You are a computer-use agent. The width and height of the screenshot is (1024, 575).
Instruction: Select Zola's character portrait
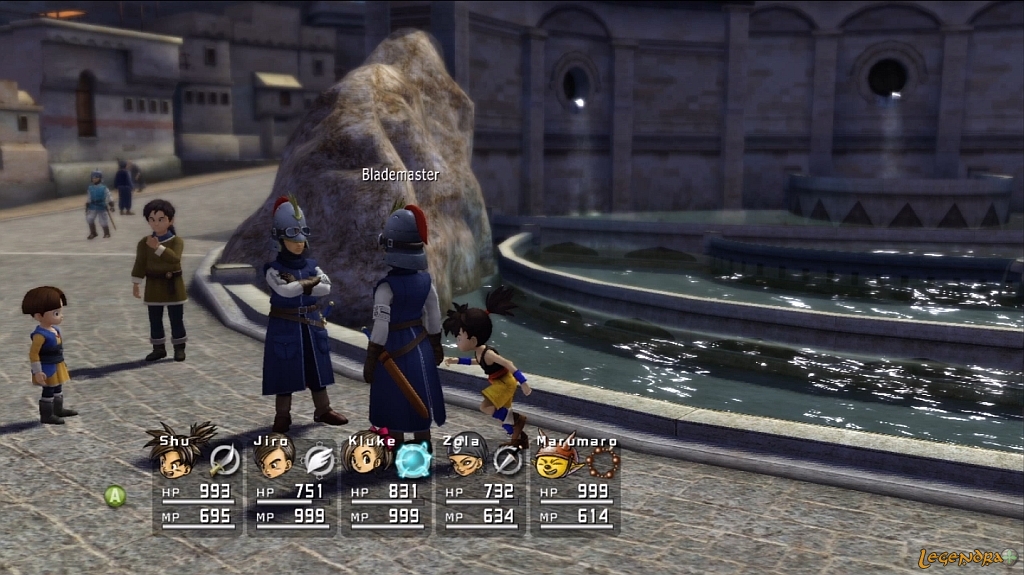coord(461,460)
